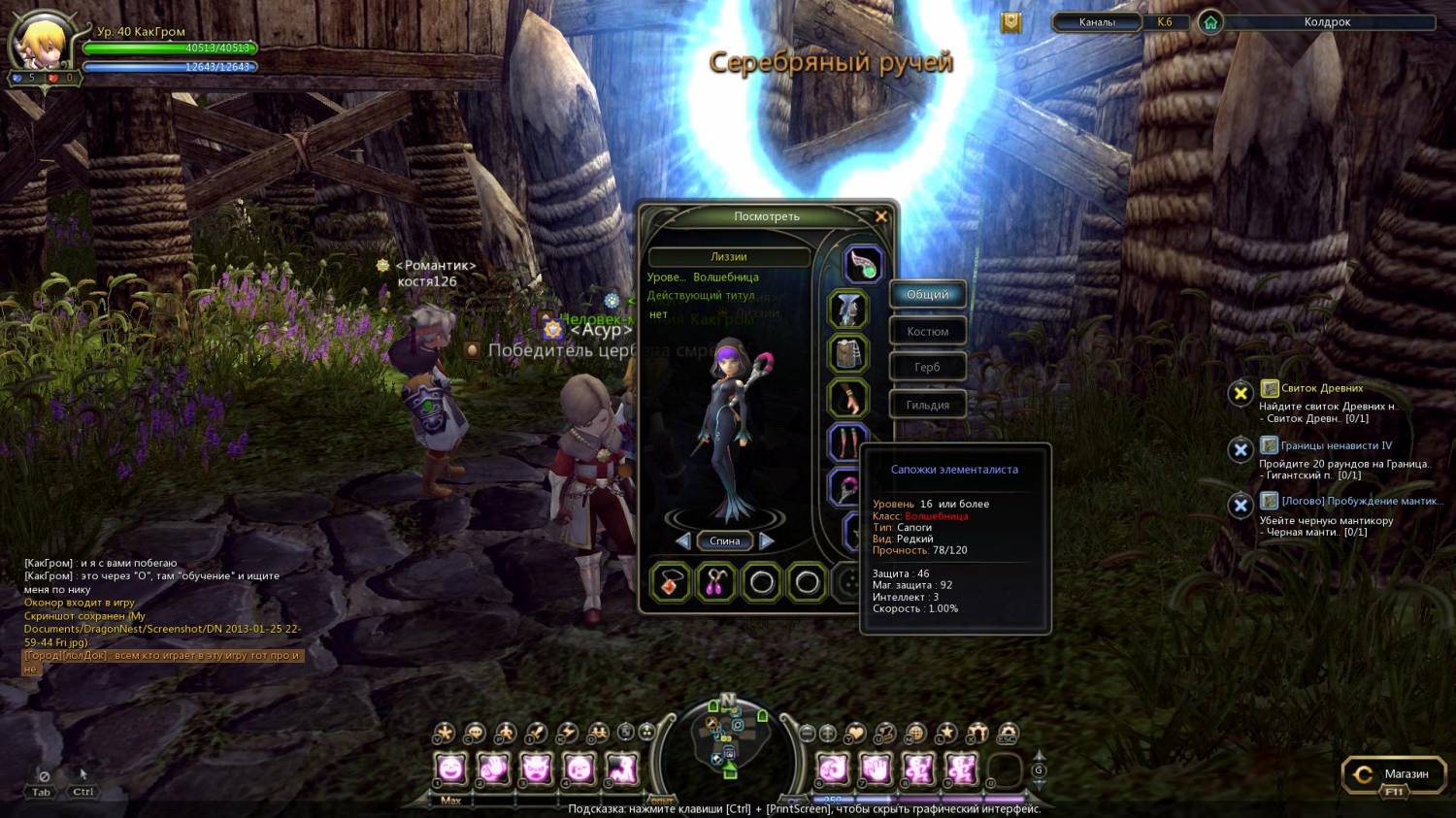Select the necklace equipment slot
The image size is (1456, 818).
(671, 582)
